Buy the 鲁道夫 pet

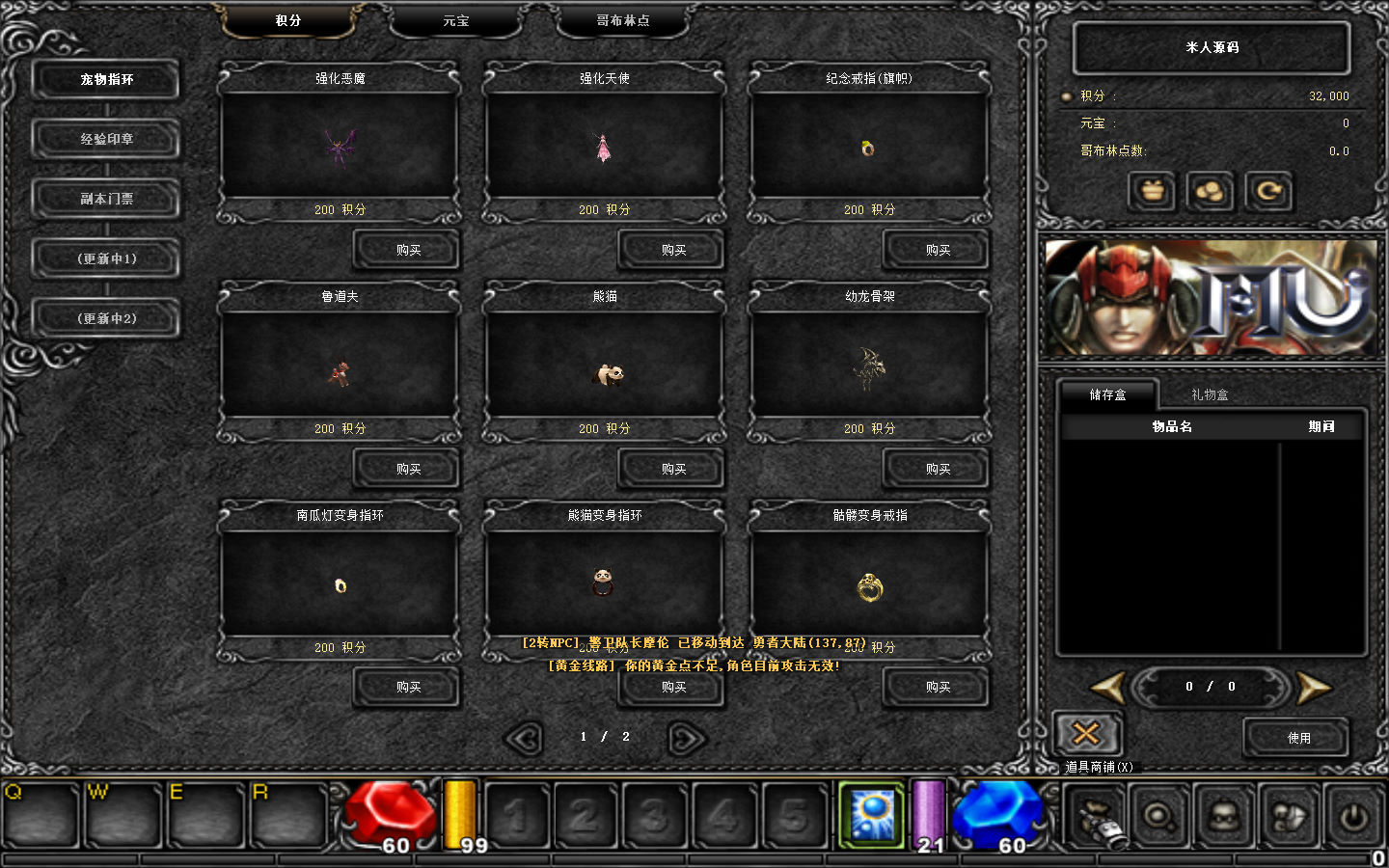pyautogui.click(x=408, y=470)
